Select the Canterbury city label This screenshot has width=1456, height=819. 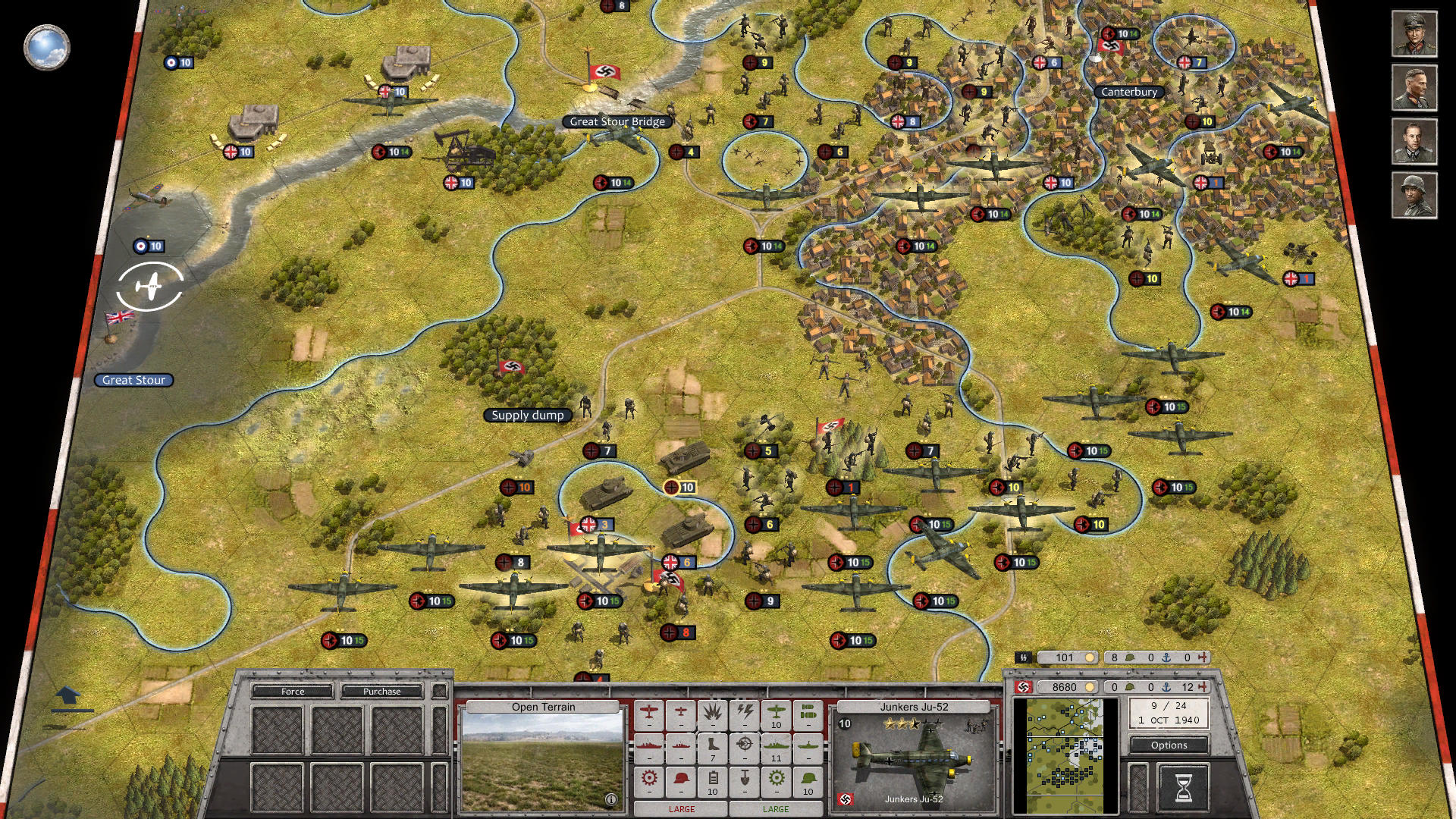pyautogui.click(x=1129, y=93)
